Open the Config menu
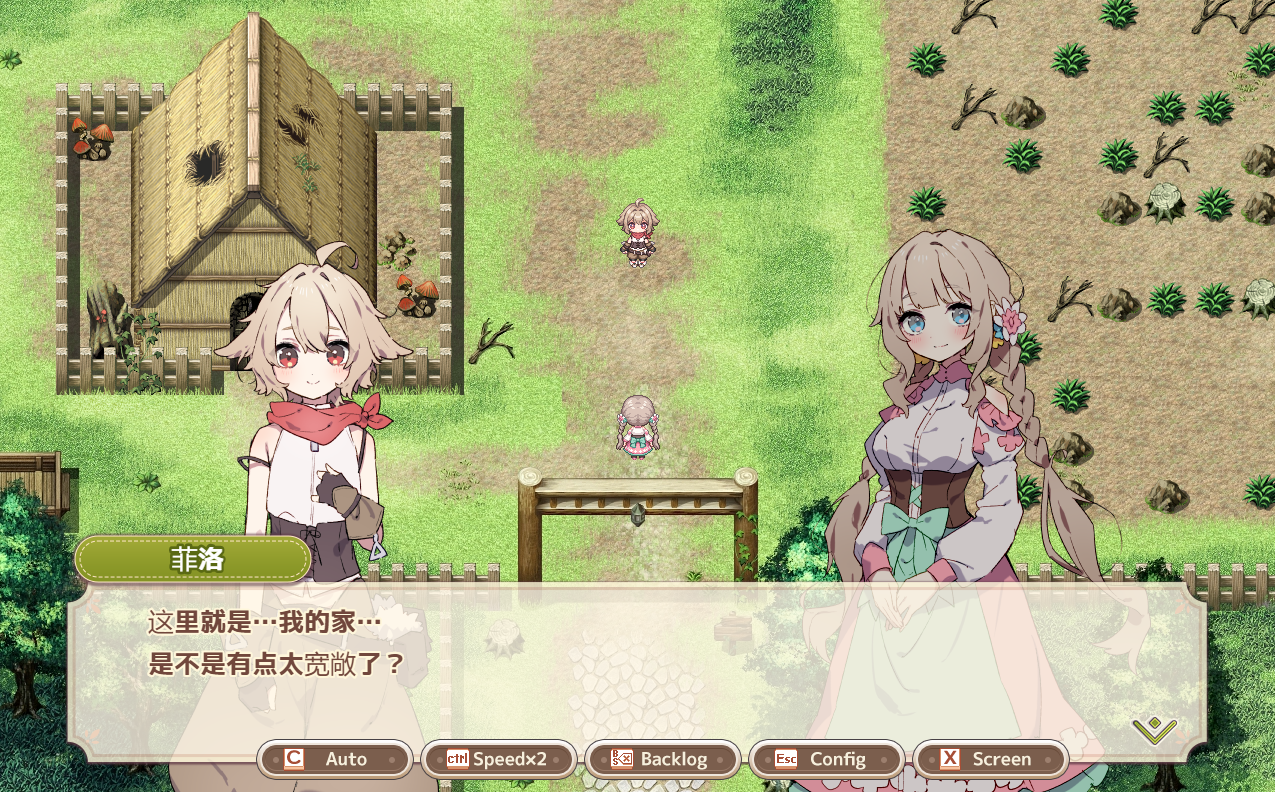The height and width of the screenshot is (792, 1275). 826,759
